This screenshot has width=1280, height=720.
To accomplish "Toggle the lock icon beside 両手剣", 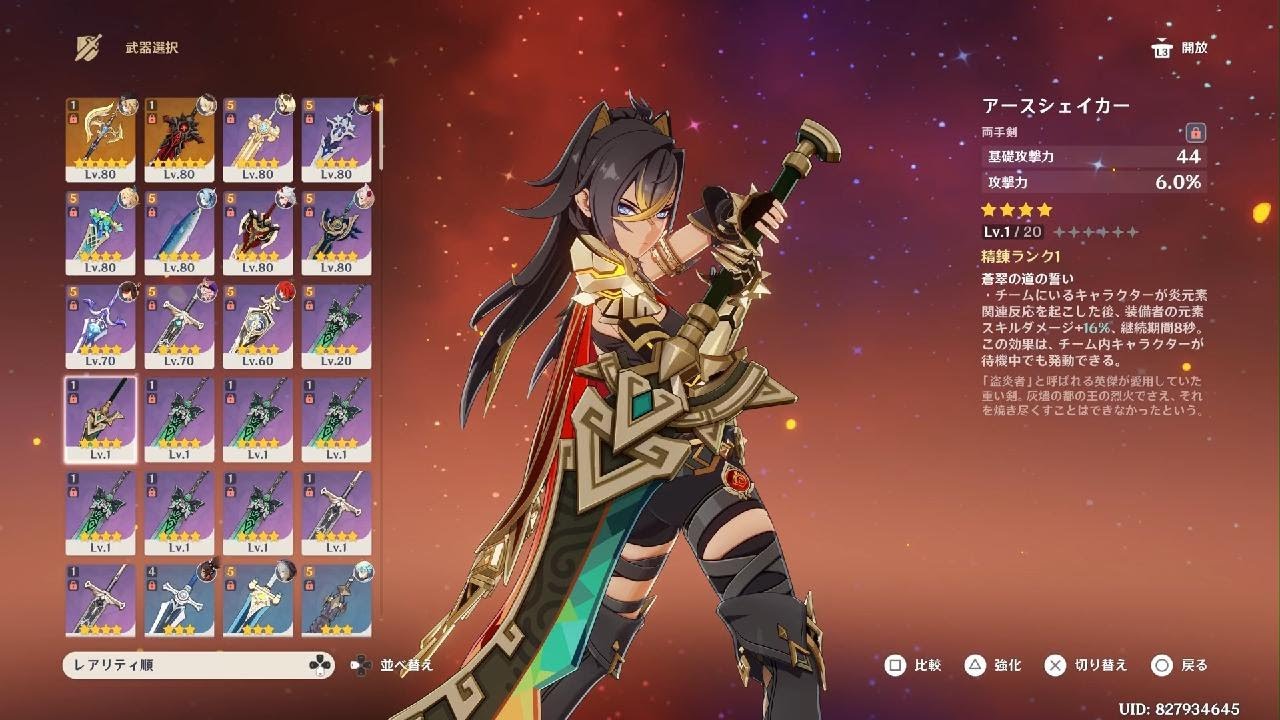I will [x=1195, y=132].
